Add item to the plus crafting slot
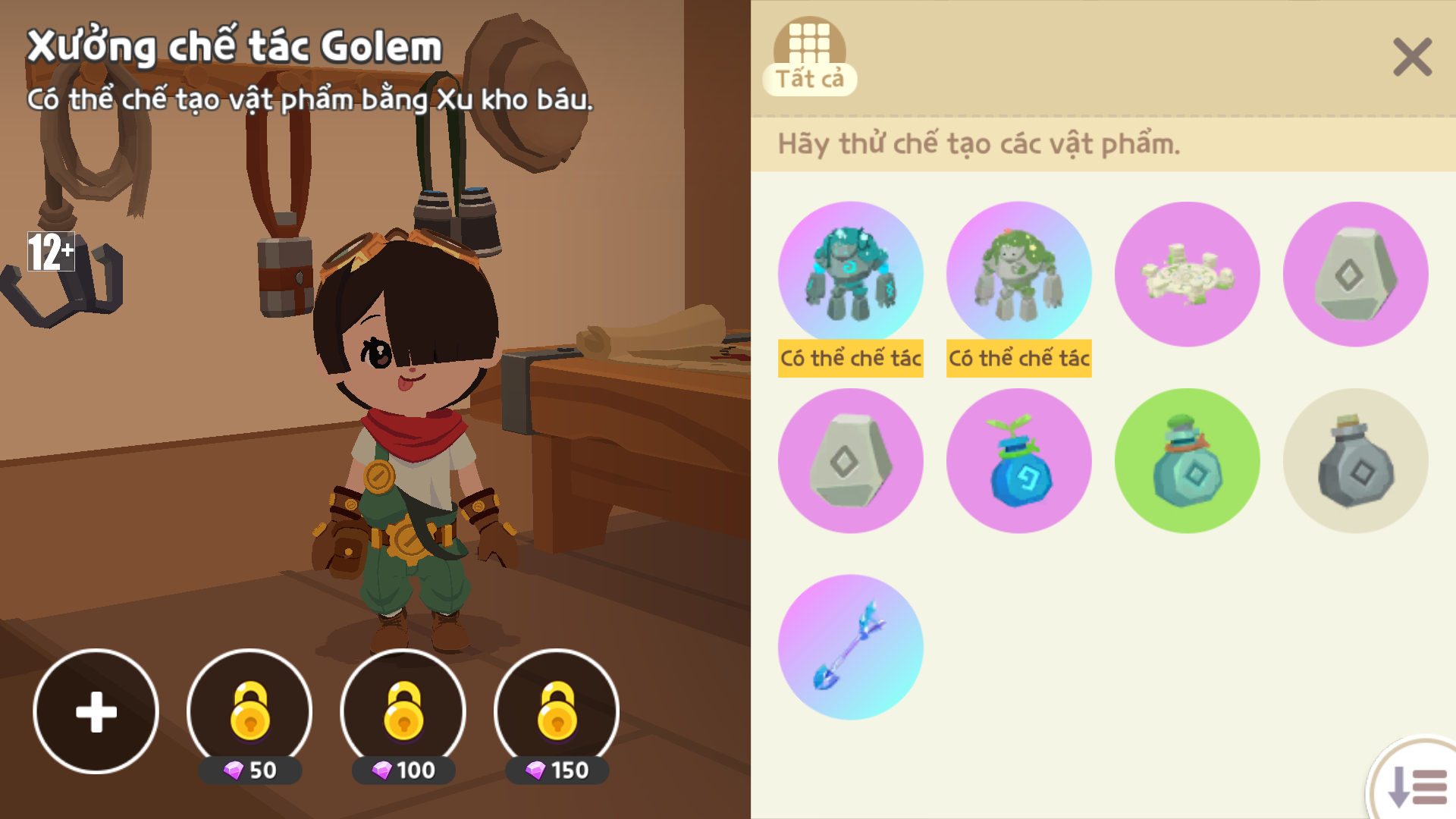The image size is (1456, 819). [x=96, y=711]
